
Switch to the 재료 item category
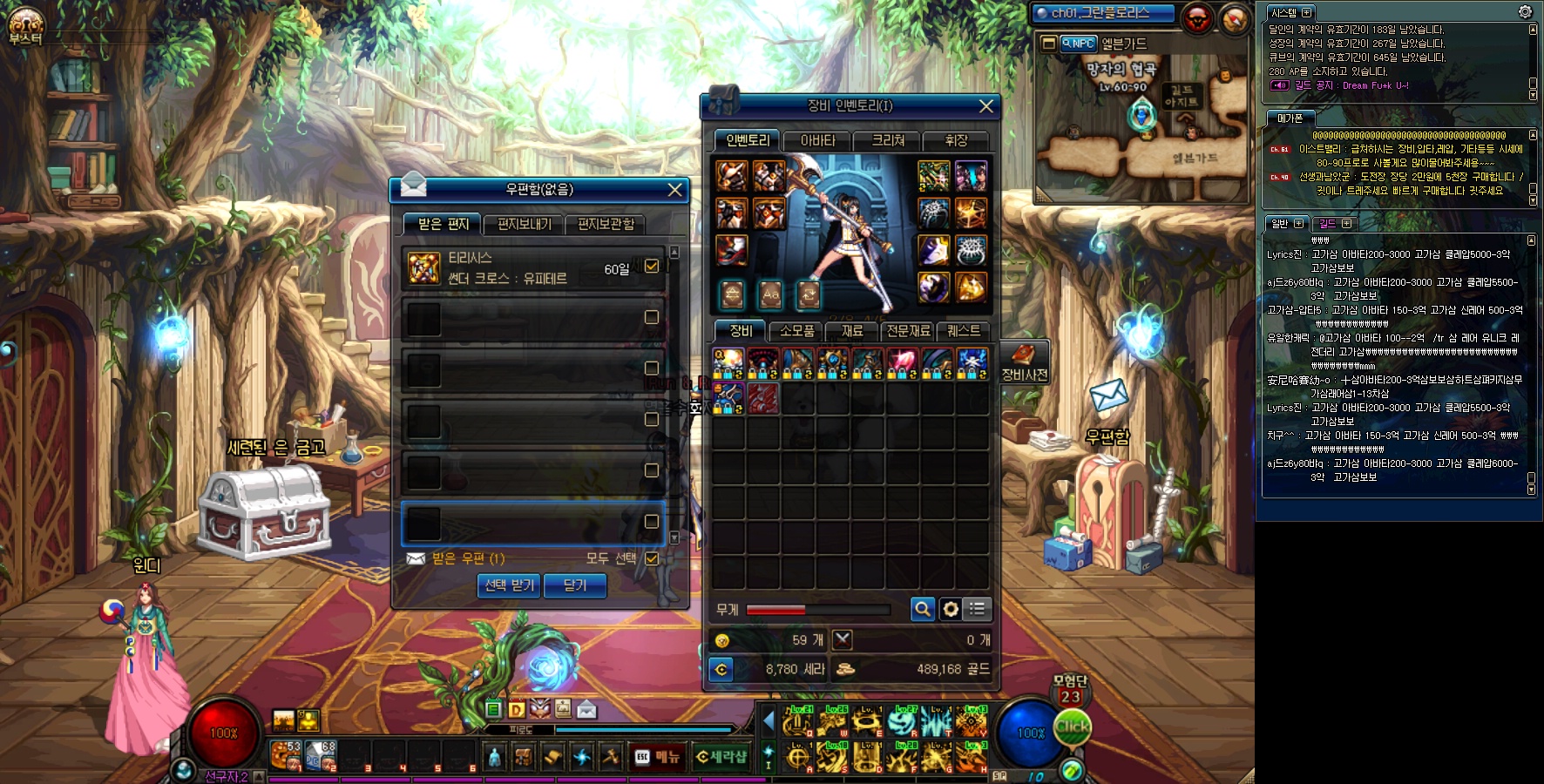[852, 331]
